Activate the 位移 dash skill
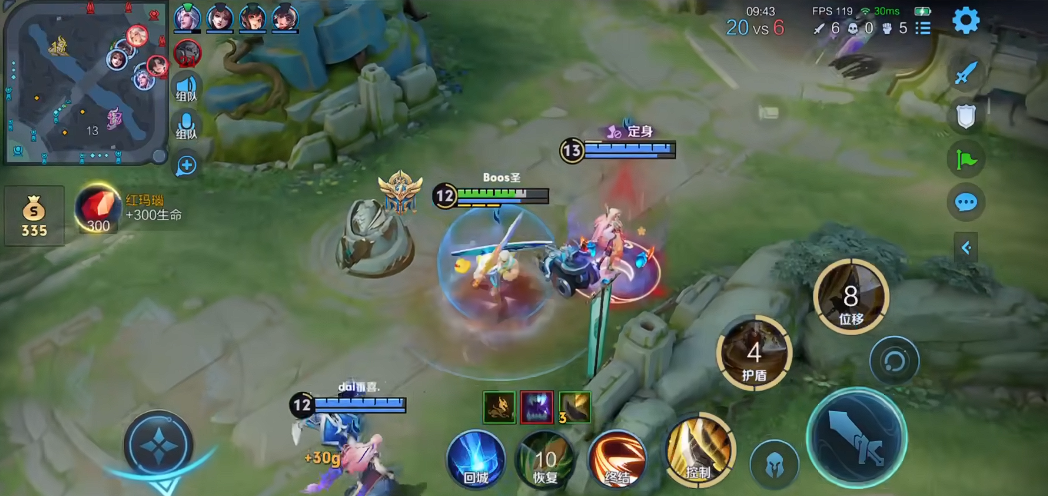 tap(851, 297)
